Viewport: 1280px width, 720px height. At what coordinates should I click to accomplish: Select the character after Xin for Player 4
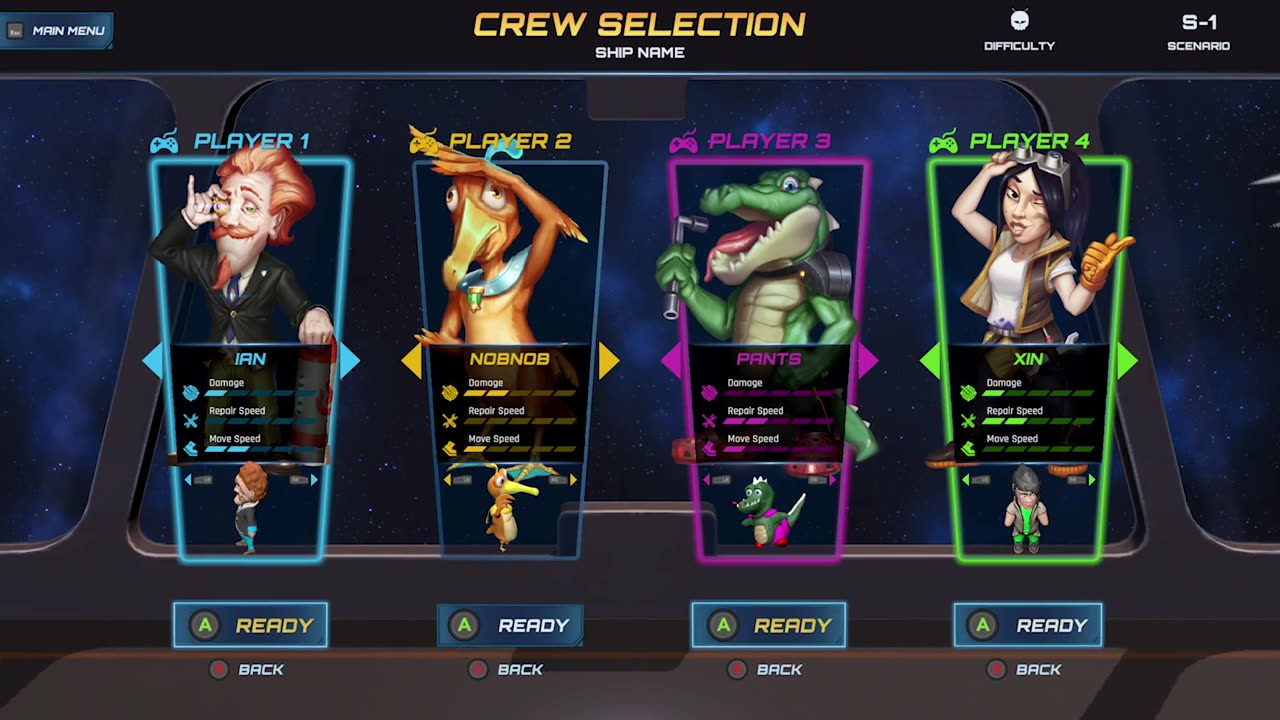pos(1127,360)
